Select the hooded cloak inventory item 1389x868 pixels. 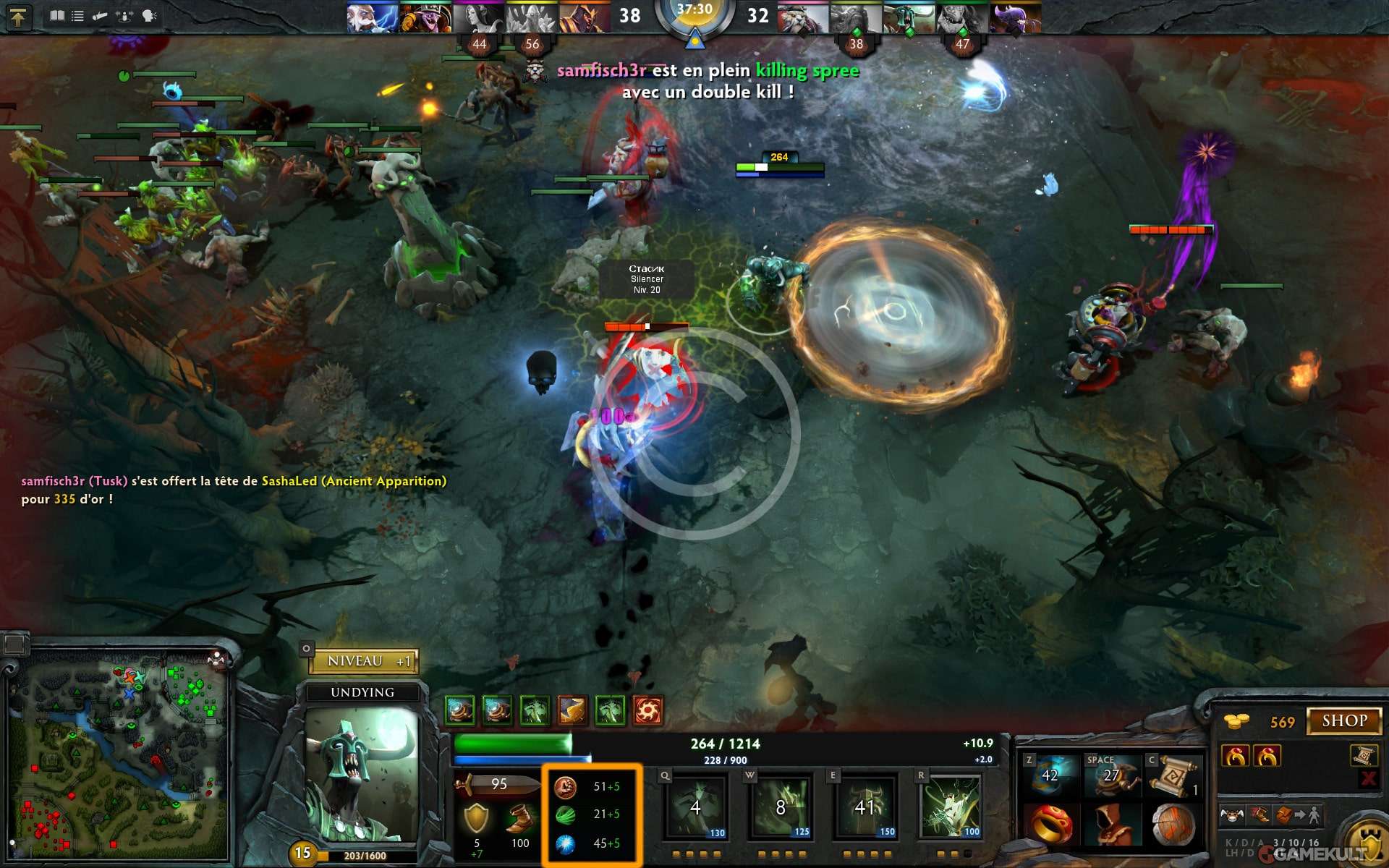pos(1111,825)
